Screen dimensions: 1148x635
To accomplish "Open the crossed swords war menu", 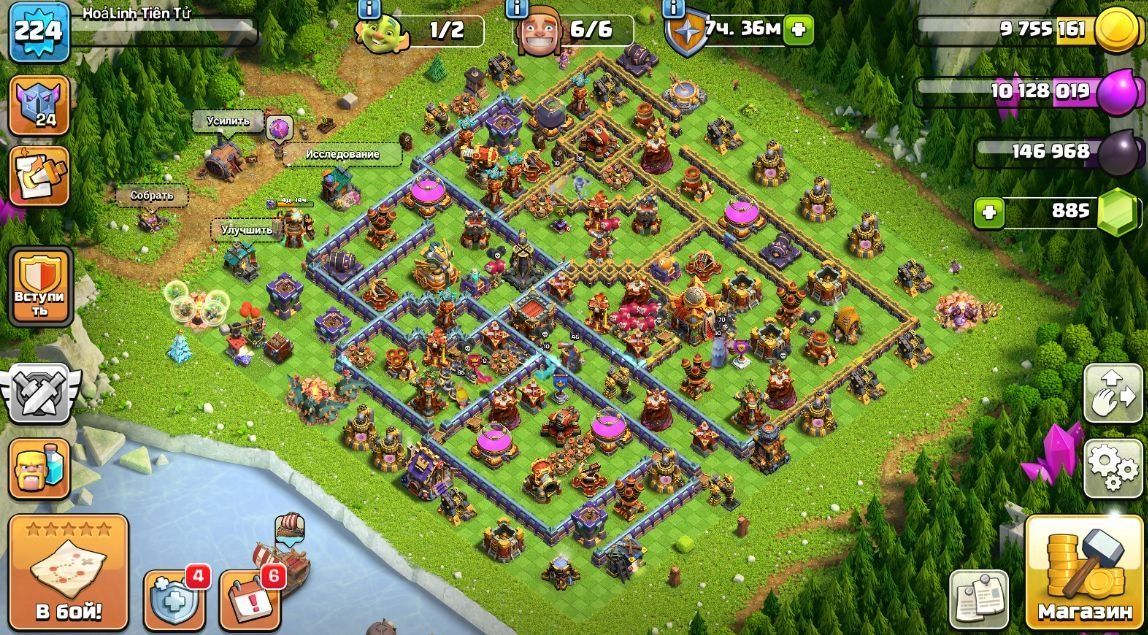I will click(39, 391).
